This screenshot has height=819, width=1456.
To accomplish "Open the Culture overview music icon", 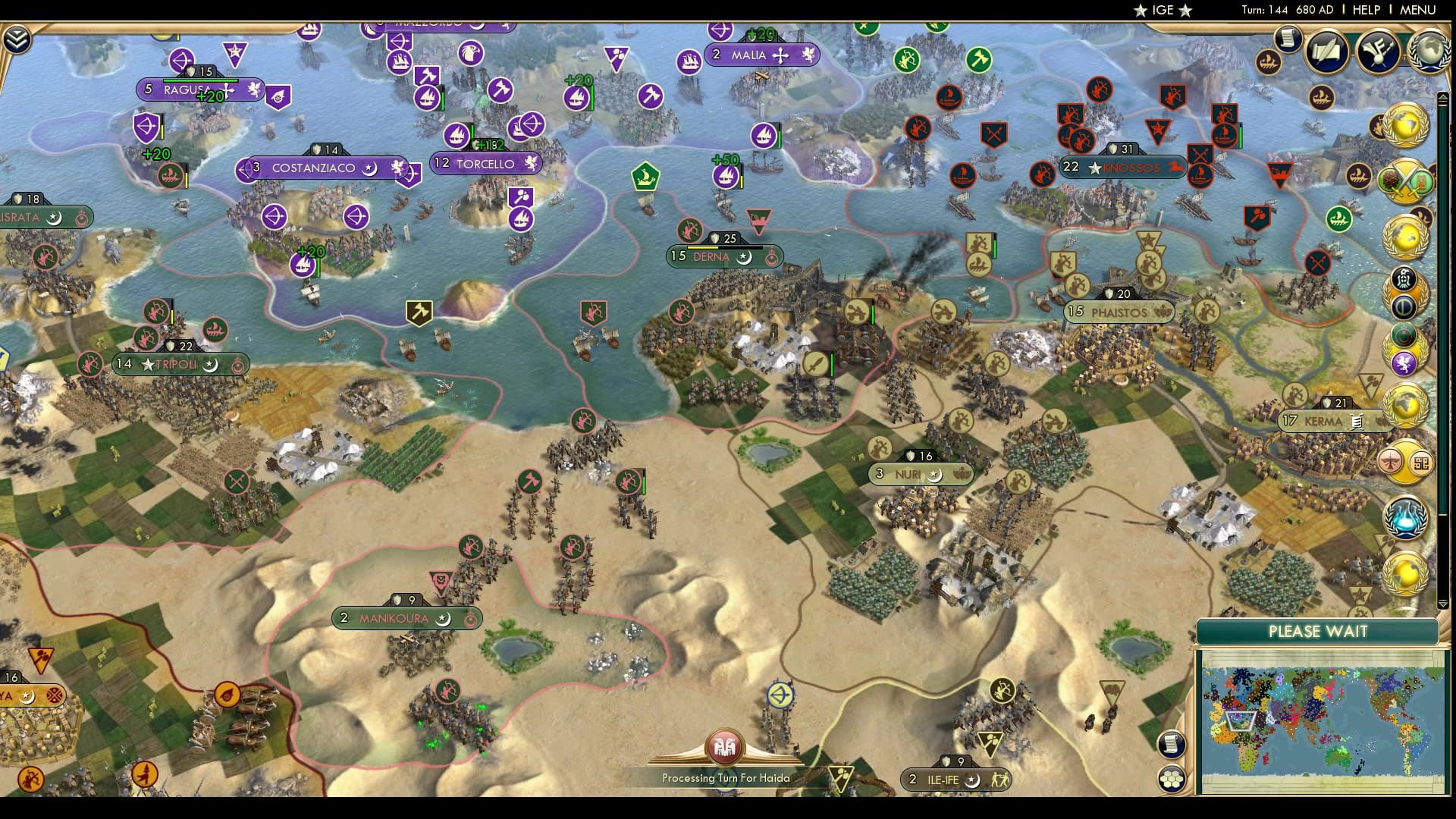I will 1377,52.
